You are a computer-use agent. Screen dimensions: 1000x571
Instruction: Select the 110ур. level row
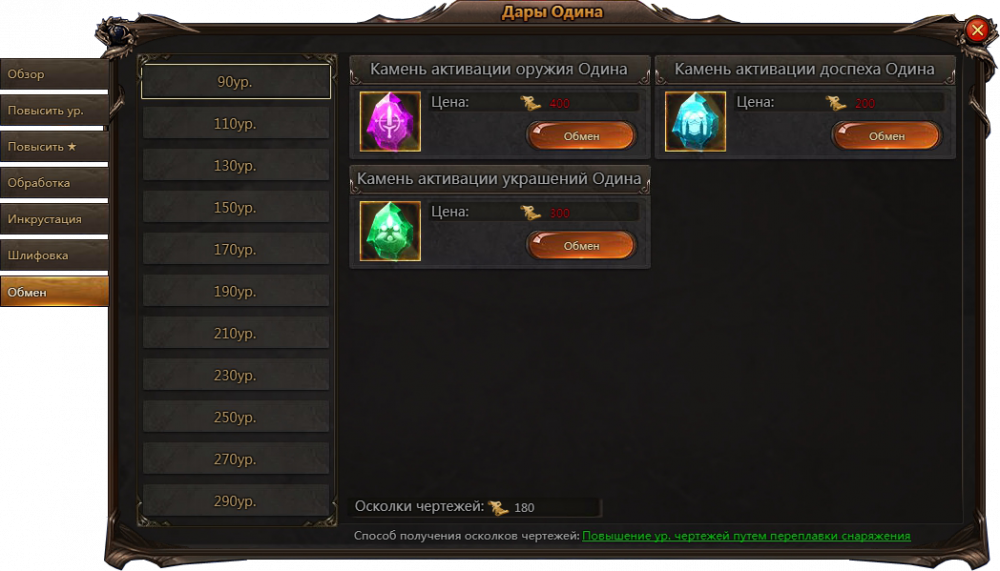coord(236,124)
